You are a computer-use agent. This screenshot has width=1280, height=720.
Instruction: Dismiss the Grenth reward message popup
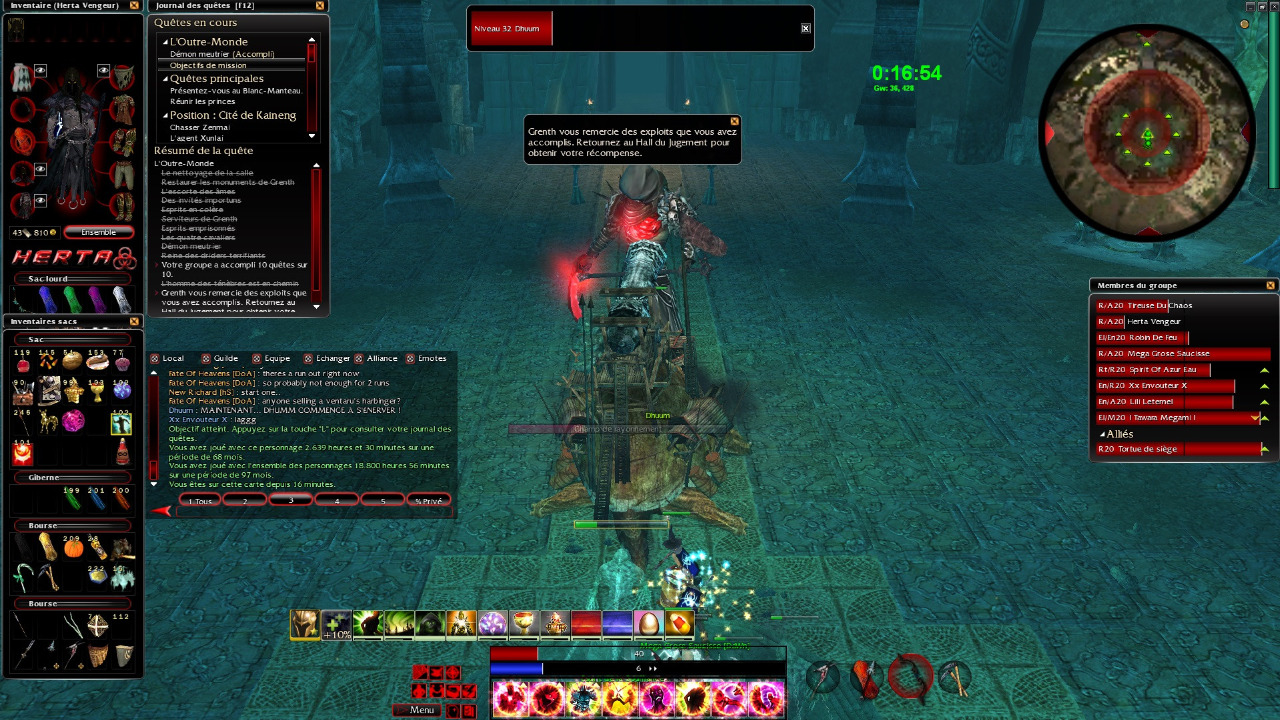click(x=734, y=121)
